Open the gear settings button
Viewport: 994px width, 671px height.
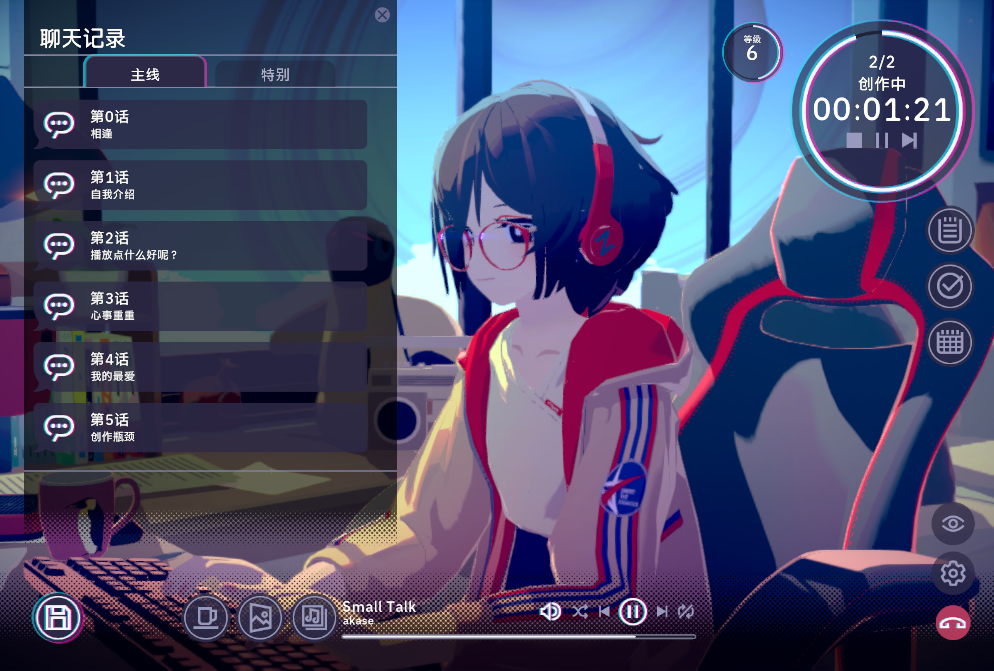click(x=953, y=573)
